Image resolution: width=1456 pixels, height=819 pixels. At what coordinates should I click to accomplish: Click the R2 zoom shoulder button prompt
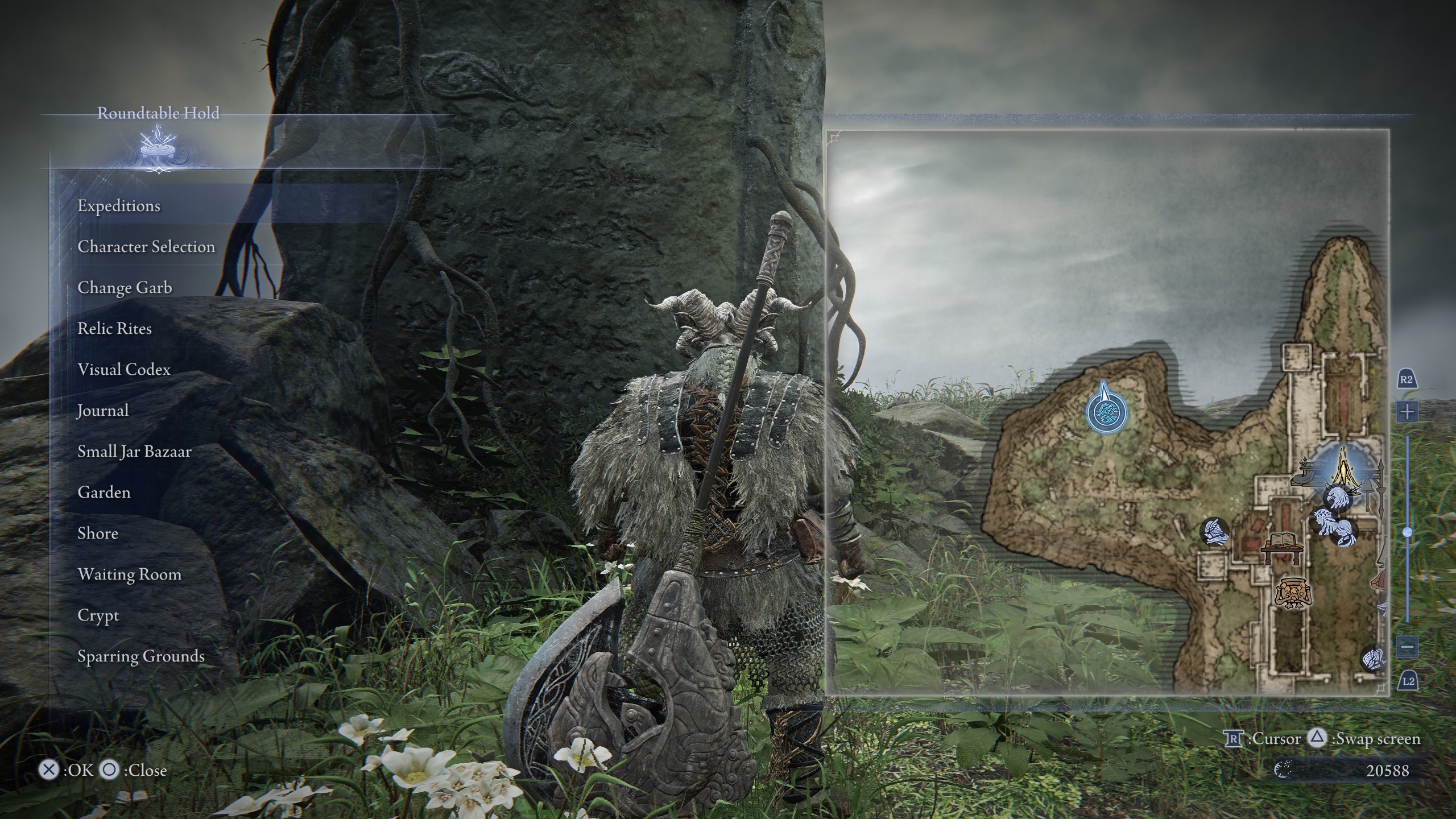pos(1407,379)
